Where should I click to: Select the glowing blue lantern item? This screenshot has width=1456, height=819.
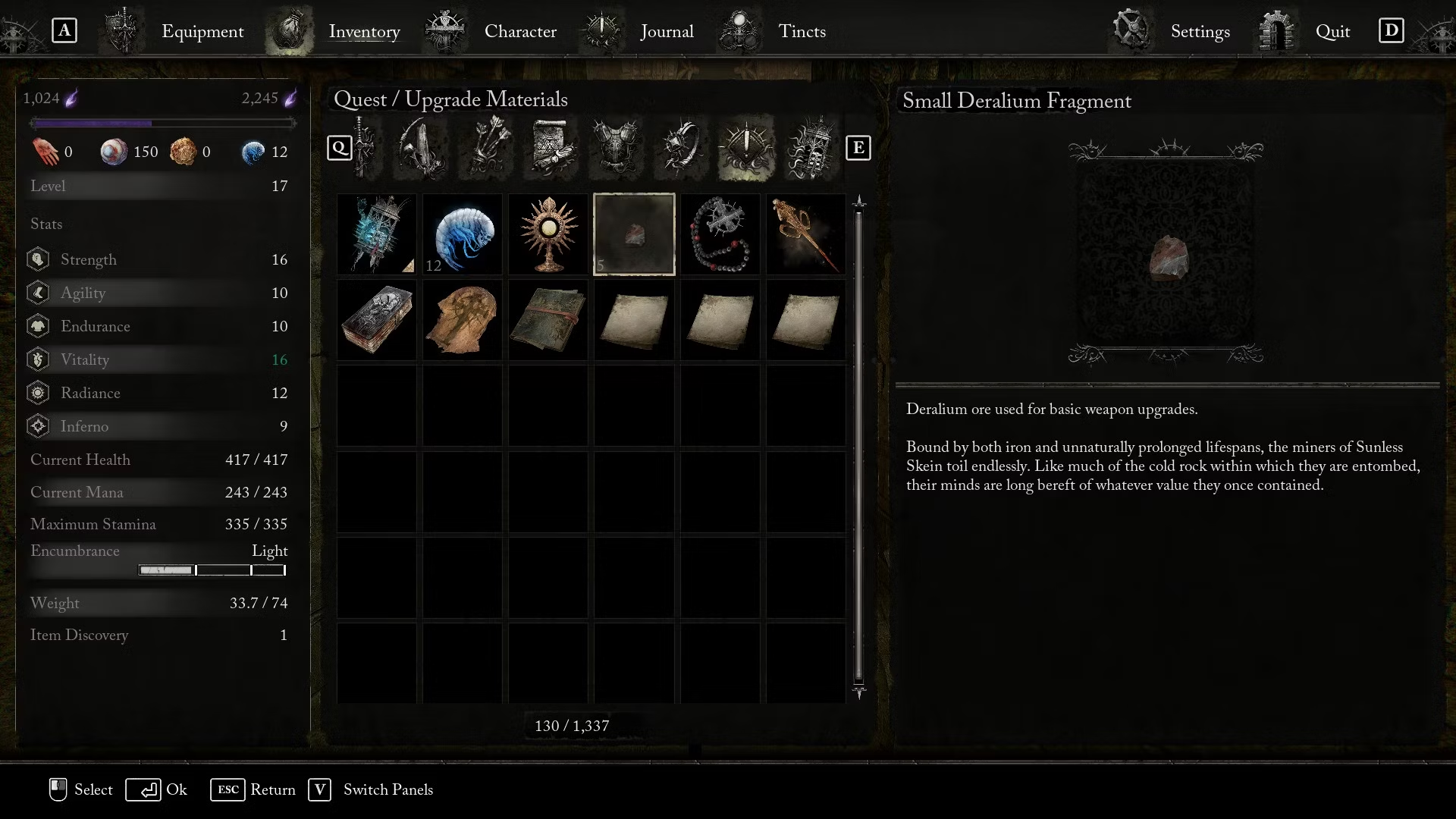tap(376, 234)
